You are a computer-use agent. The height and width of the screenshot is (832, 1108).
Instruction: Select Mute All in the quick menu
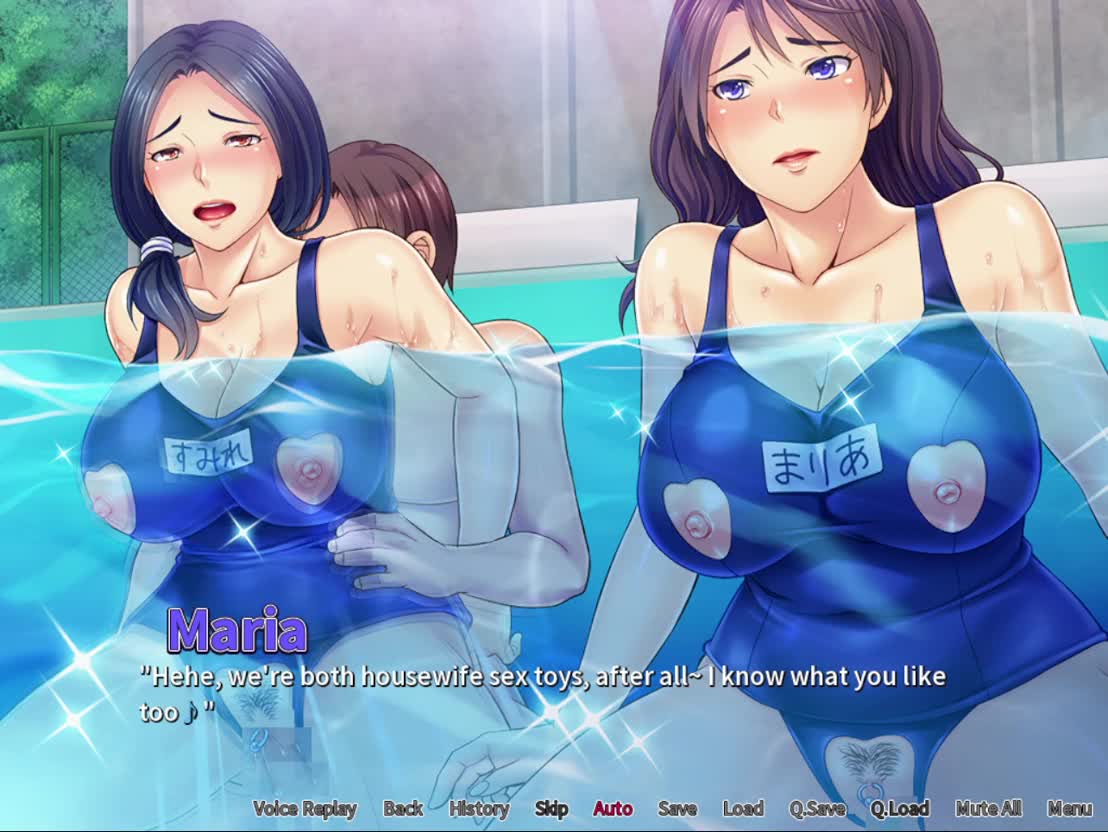988,809
